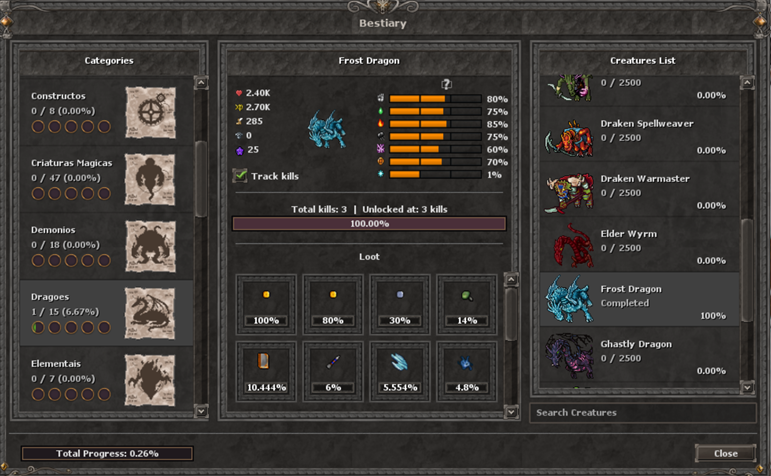Show the Elder Wyrm entry
Viewport: 771px width, 476px height.
pos(640,247)
